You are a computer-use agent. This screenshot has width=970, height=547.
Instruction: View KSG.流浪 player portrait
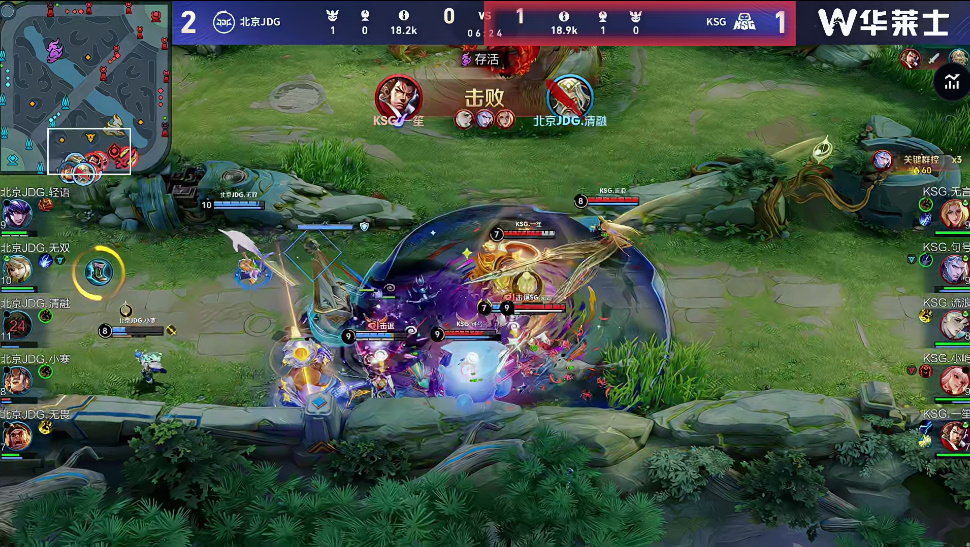coord(953,324)
